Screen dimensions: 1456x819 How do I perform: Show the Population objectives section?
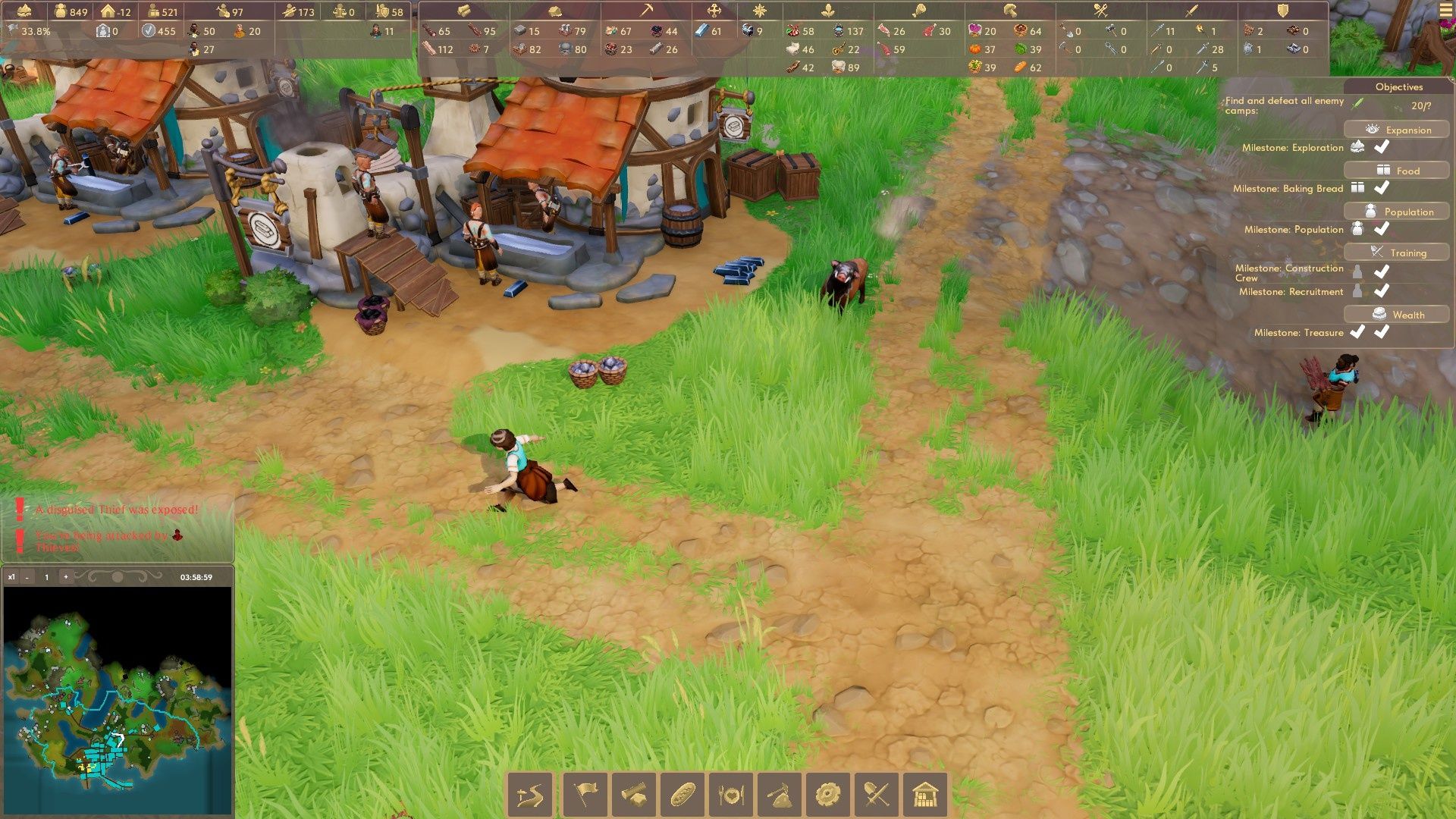[x=1397, y=212]
